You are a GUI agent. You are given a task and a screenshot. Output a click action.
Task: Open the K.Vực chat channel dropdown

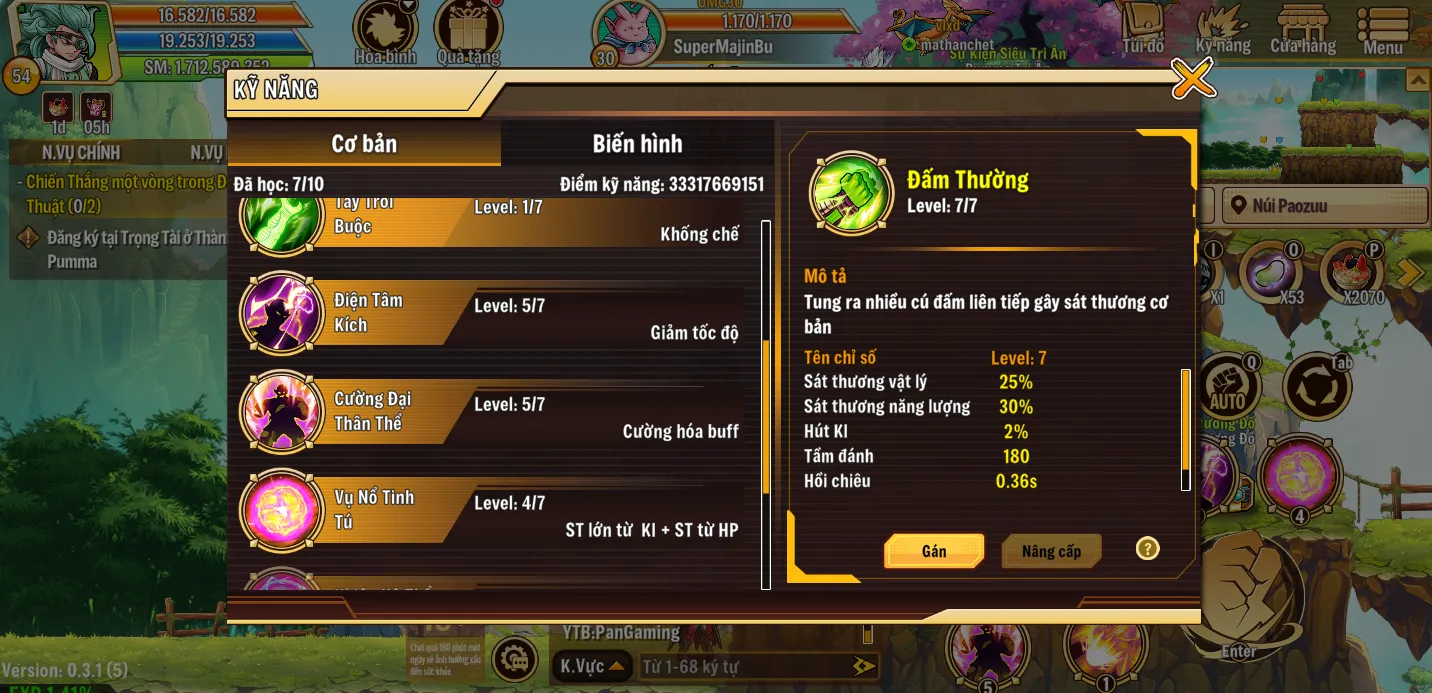592,666
